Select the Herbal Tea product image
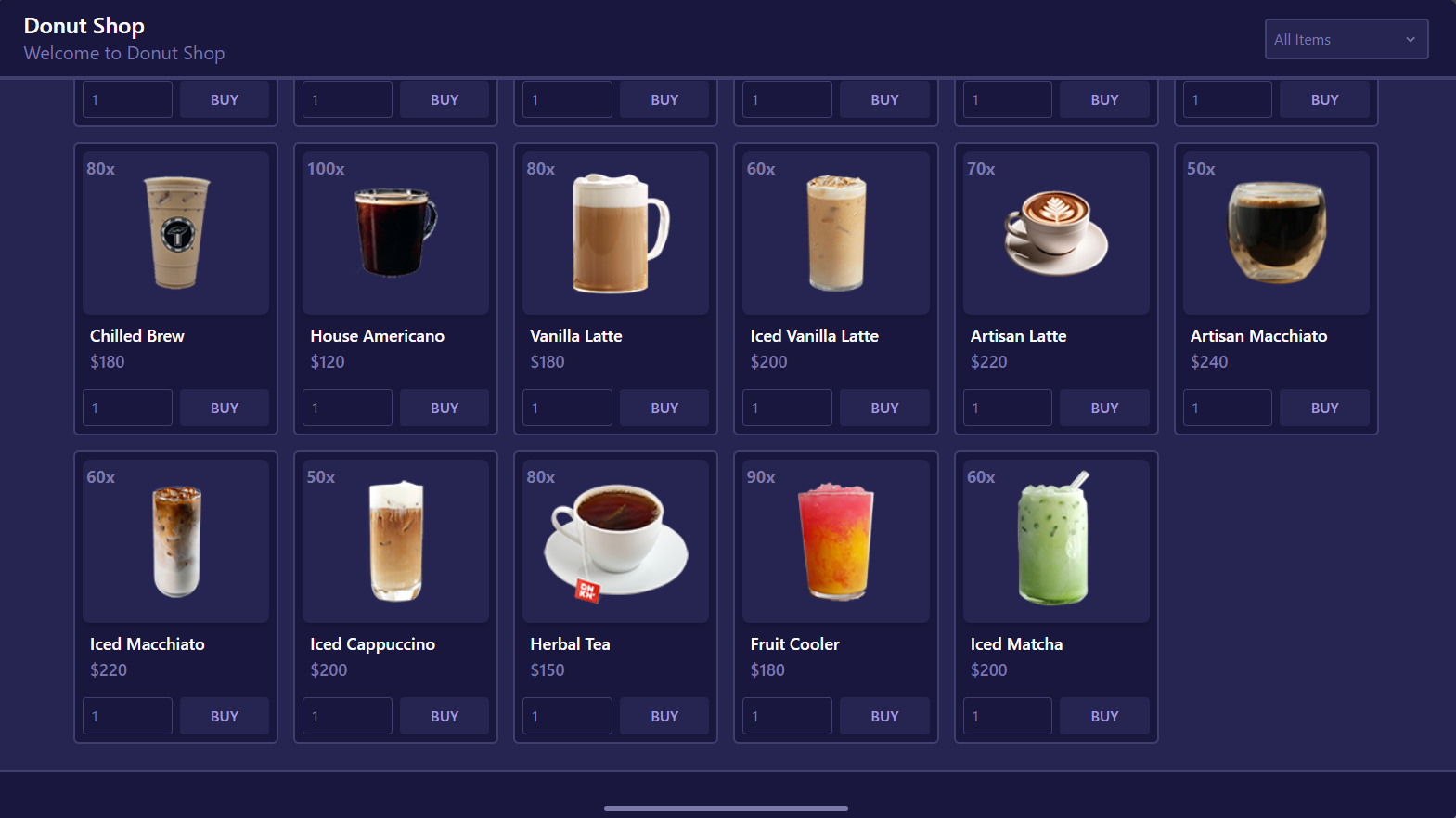The width and height of the screenshot is (1456, 818). tap(614, 539)
